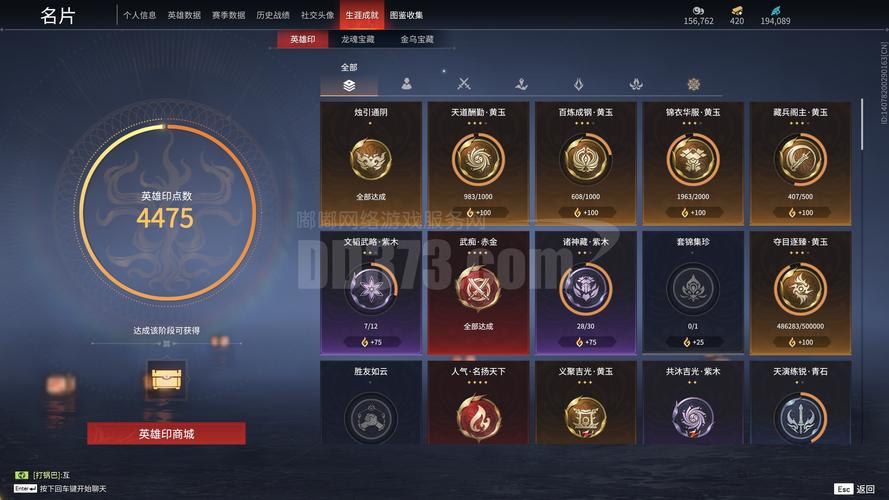Select the 龙魂宝藏 sub-tab
This screenshot has height=500, width=889.
coord(357,40)
